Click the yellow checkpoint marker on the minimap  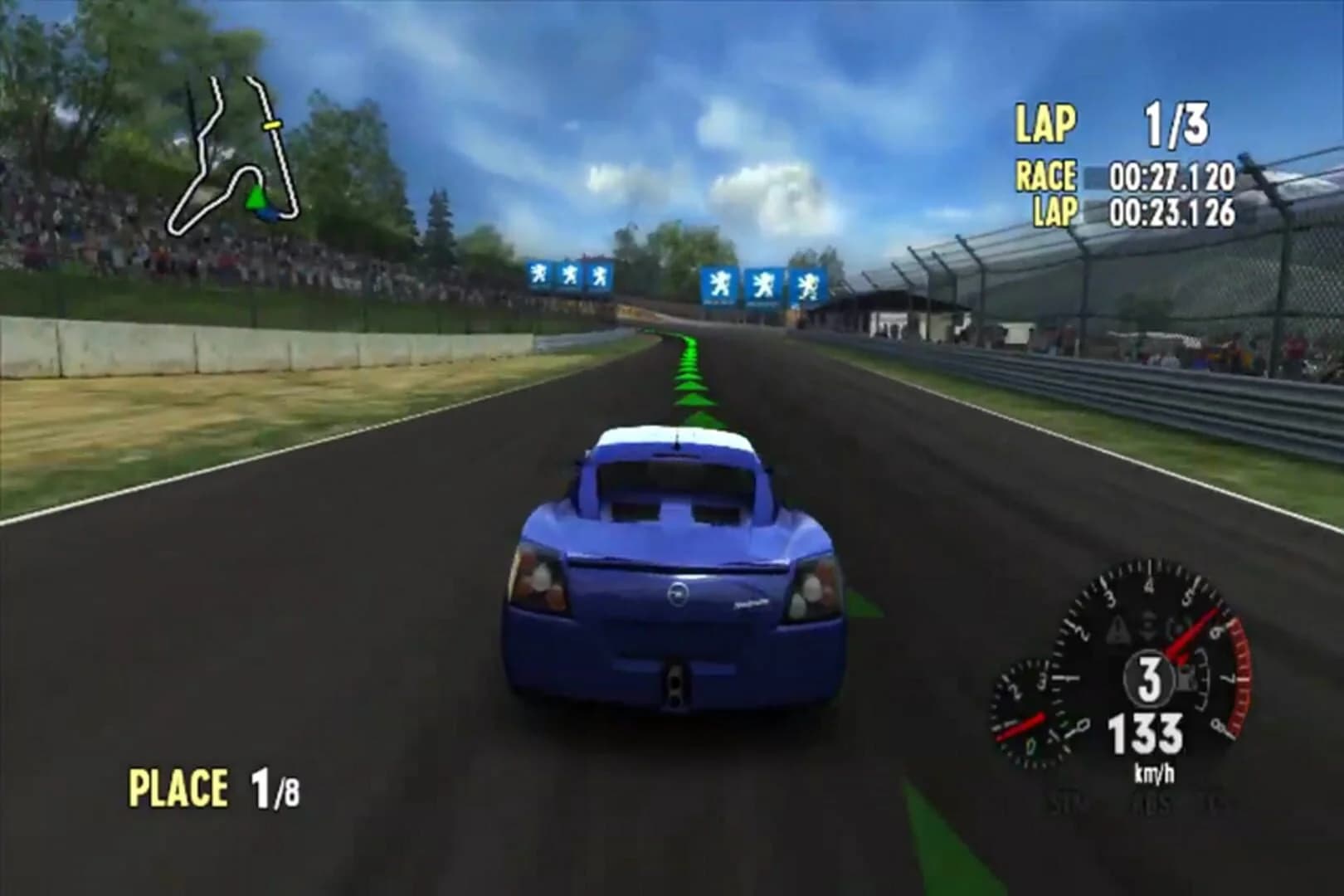(272, 124)
